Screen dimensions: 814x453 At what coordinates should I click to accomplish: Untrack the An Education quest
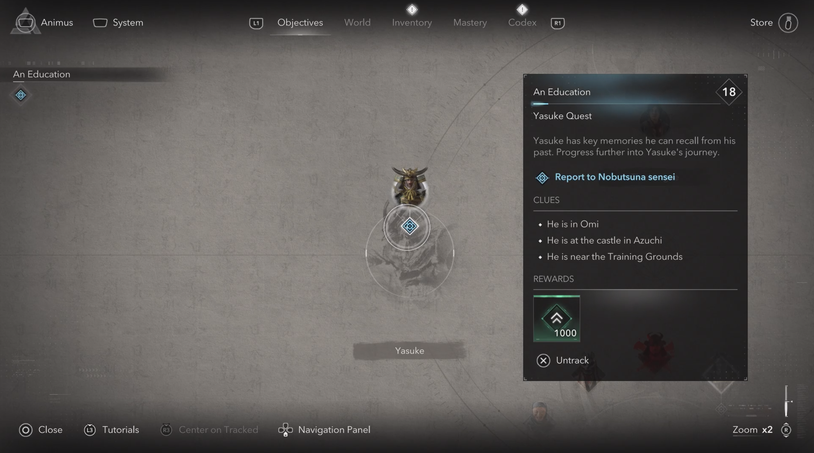coord(563,360)
